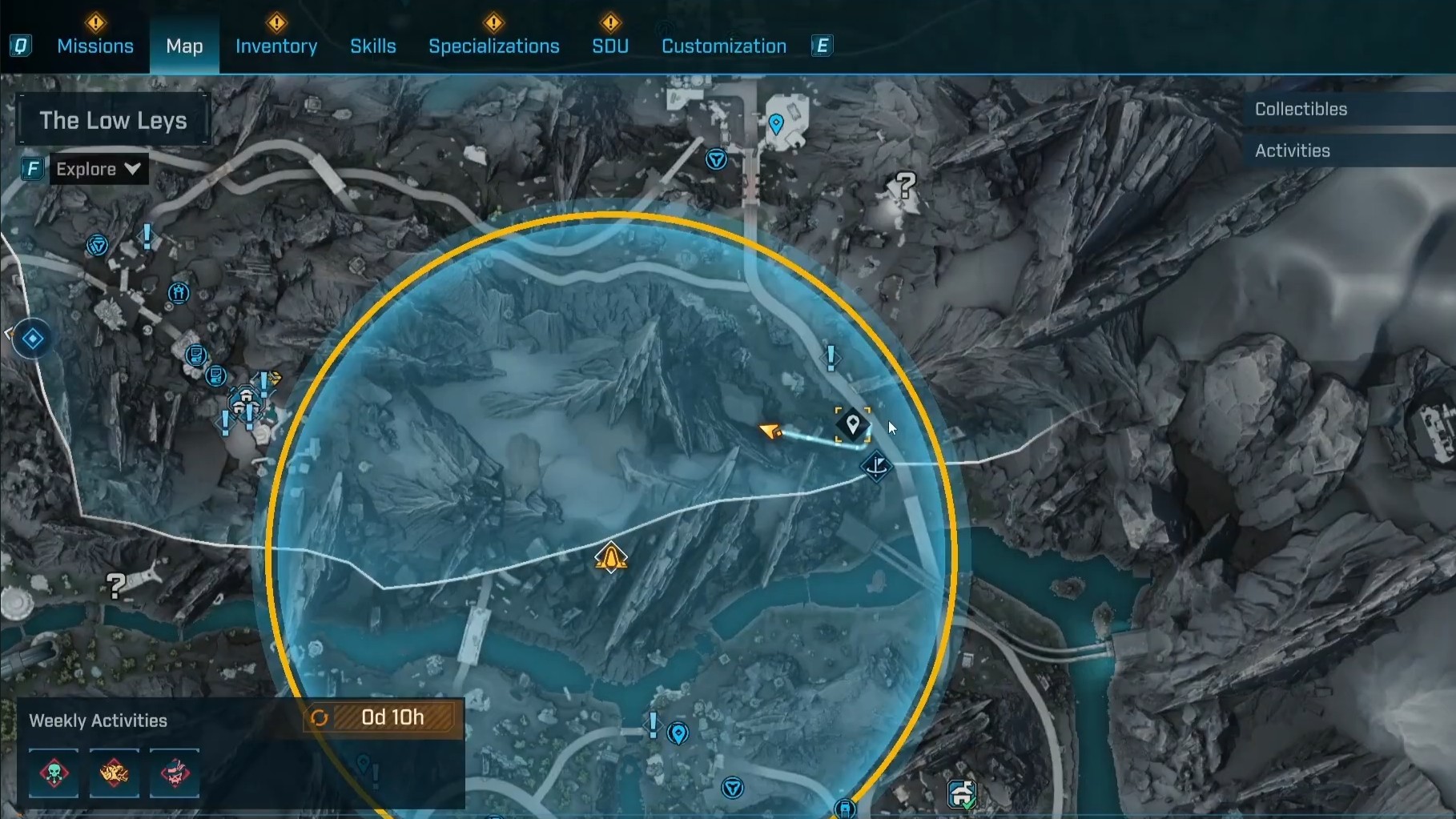This screenshot has height=819, width=1456.
Task: Open the hat-wearing skull weekly activity
Action: (x=175, y=773)
